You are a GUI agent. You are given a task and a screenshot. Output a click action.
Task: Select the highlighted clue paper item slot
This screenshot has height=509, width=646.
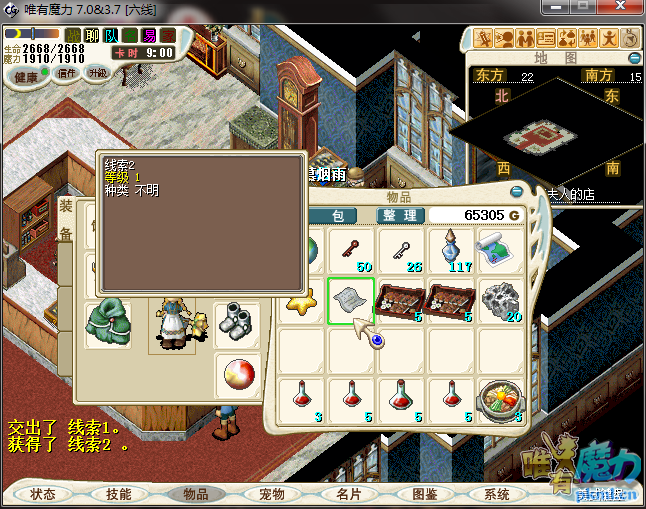coord(351,300)
